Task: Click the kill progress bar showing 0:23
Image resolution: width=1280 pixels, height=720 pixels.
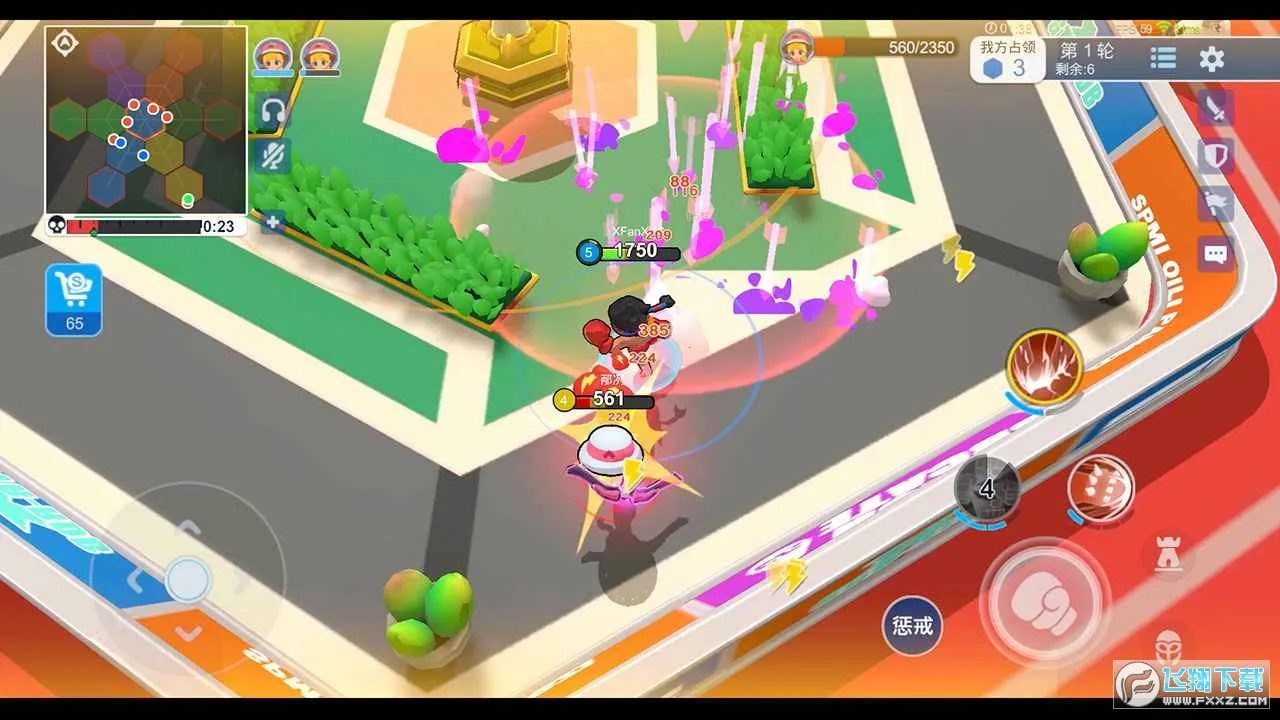Action: (x=140, y=226)
